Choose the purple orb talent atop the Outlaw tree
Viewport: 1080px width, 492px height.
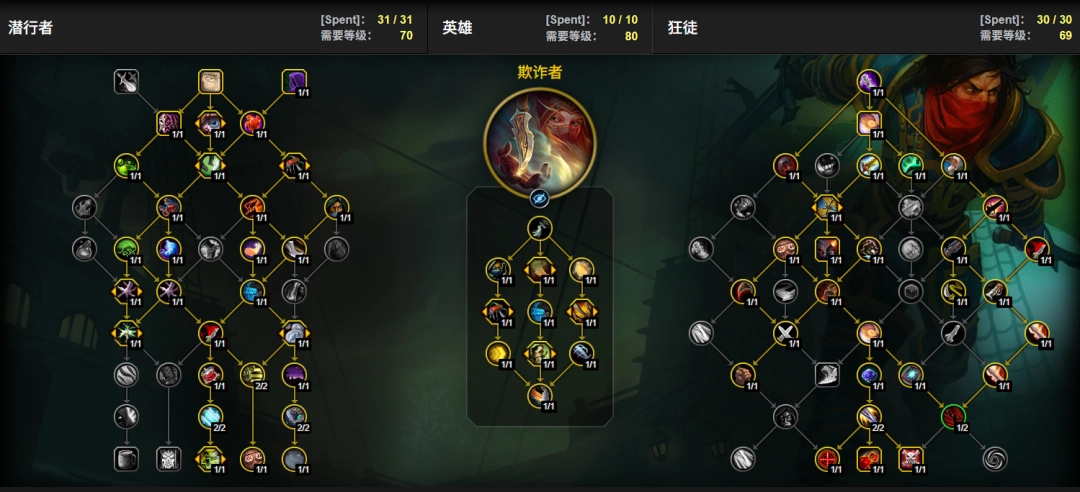[x=869, y=81]
